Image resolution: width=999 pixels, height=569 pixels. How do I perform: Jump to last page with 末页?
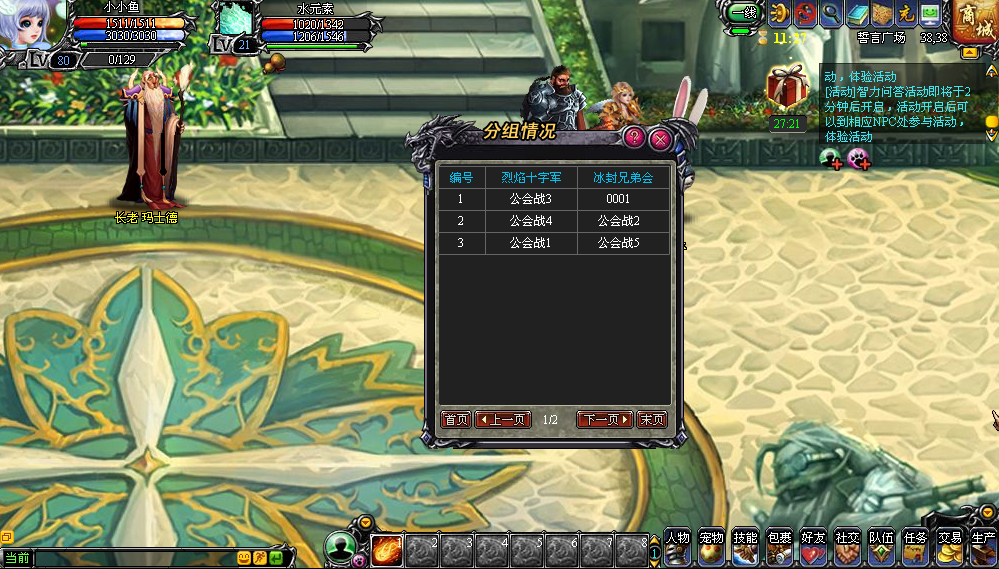tap(652, 420)
